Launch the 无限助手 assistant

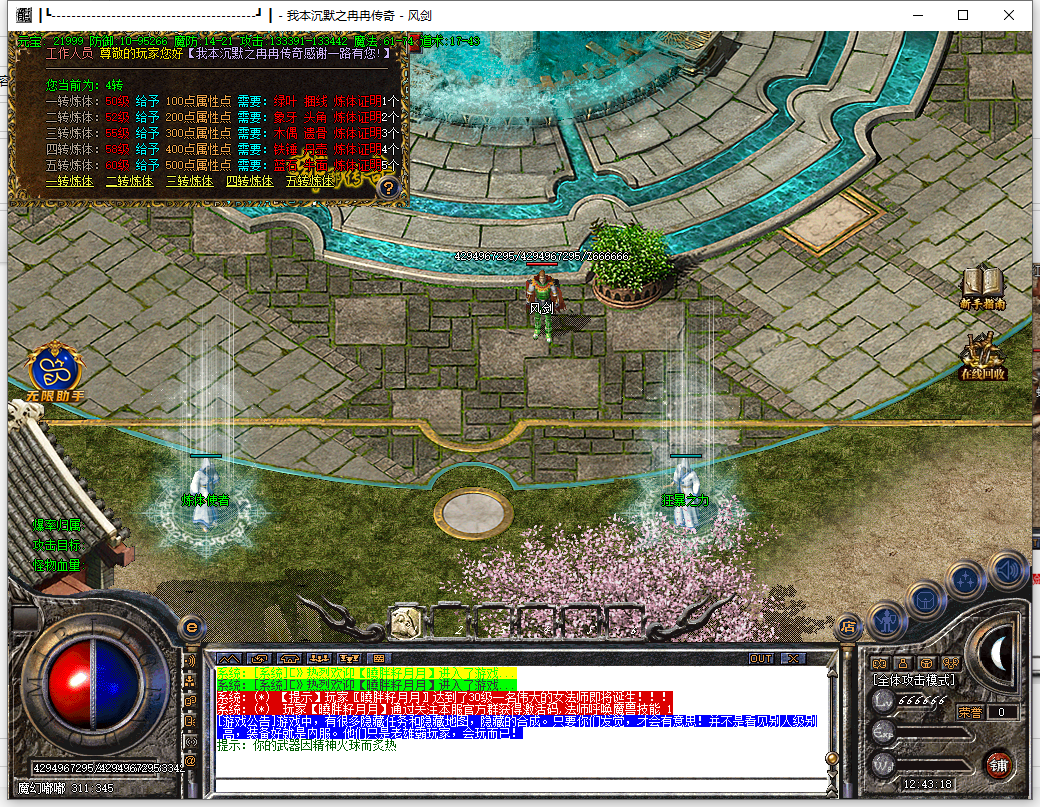tap(56, 371)
